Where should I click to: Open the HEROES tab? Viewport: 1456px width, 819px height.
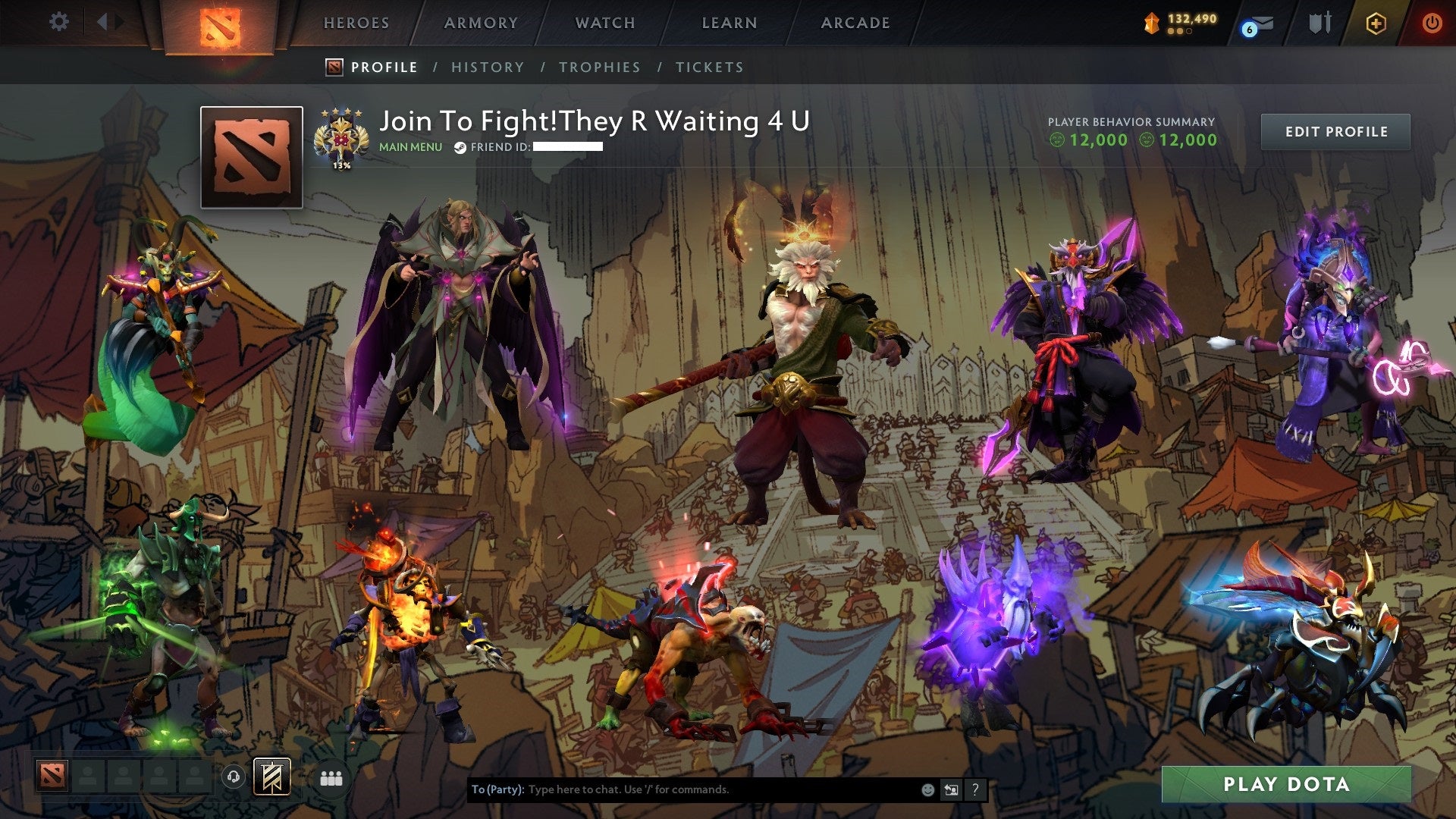[356, 23]
